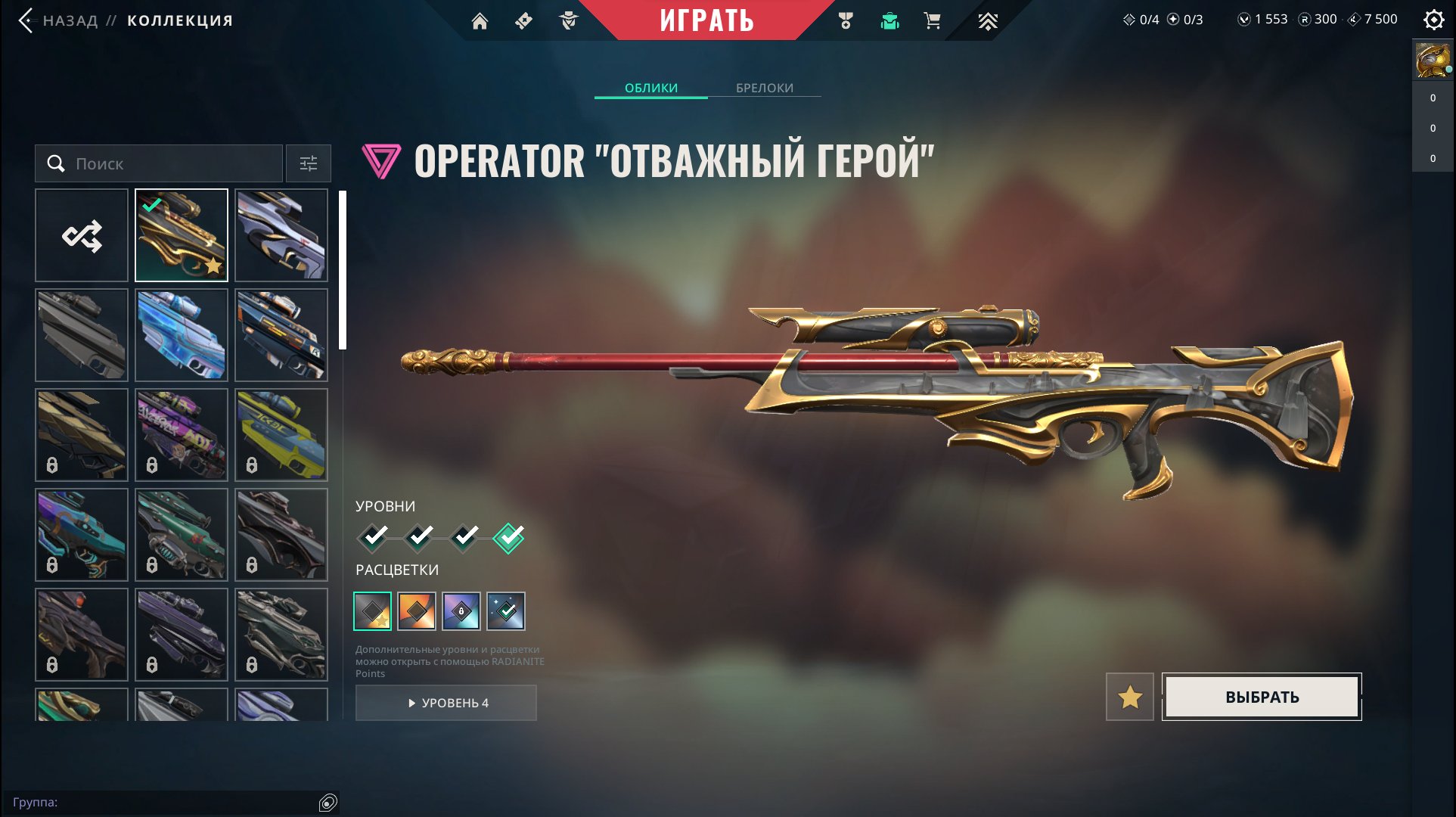1456x817 pixels.
Task: Select the orange расцветка variant swatch
Action: click(x=417, y=612)
